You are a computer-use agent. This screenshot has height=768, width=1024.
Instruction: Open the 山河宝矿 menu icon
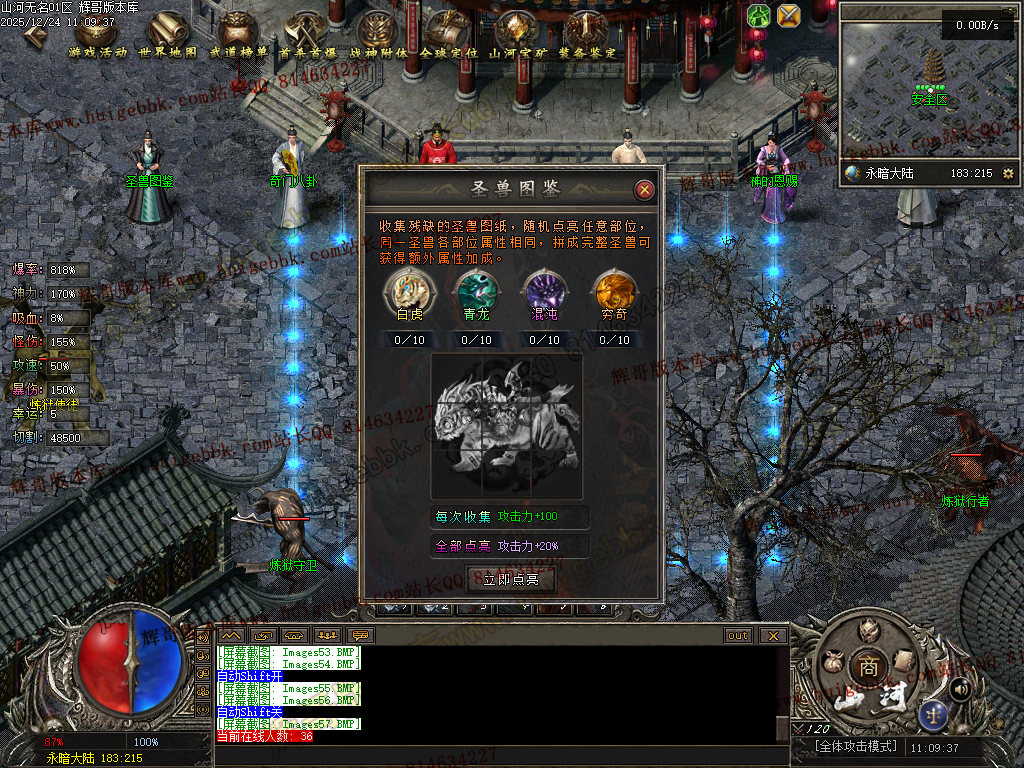coord(517,33)
